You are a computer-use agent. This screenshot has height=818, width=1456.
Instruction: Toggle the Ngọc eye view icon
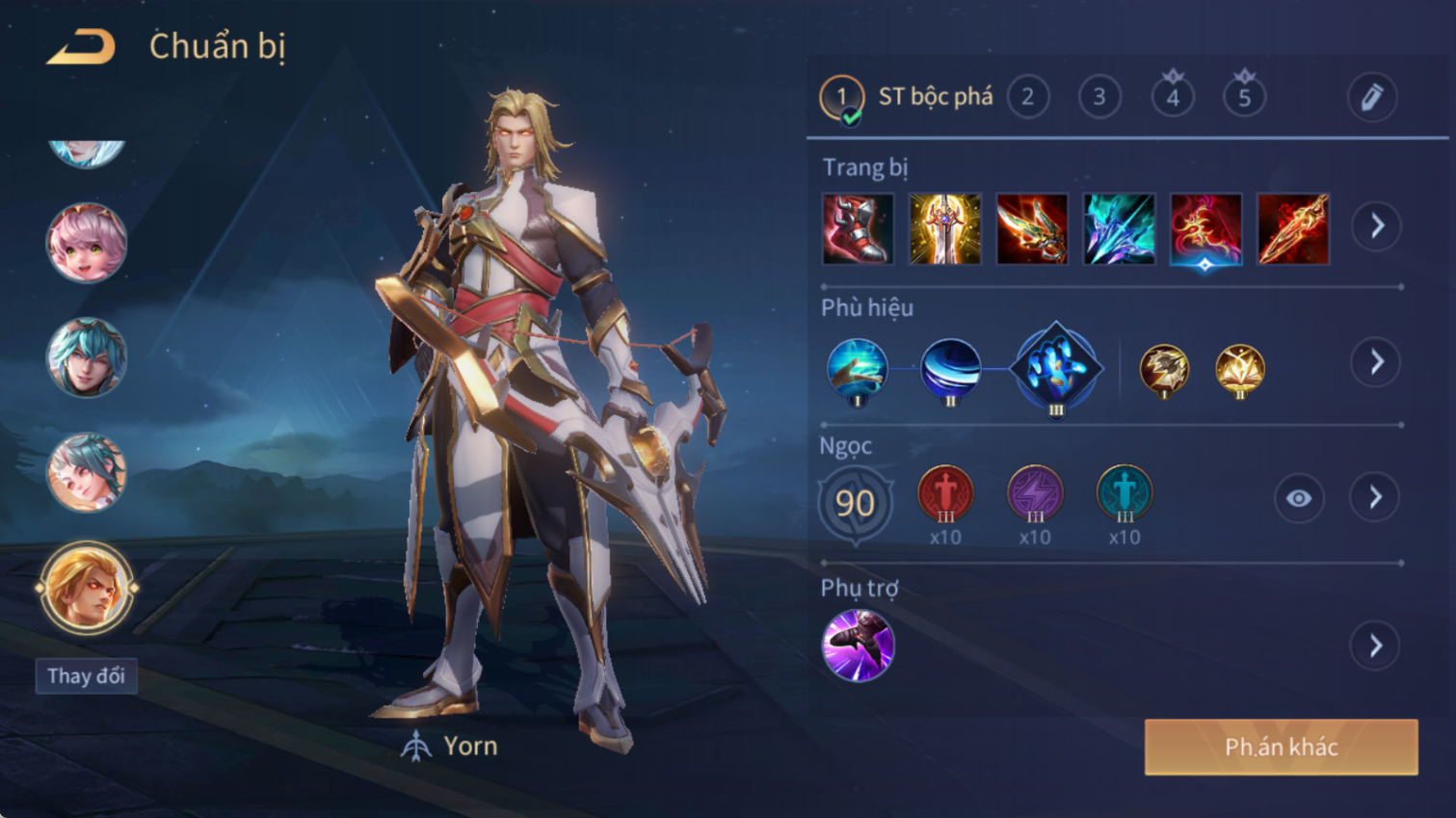tap(1298, 498)
